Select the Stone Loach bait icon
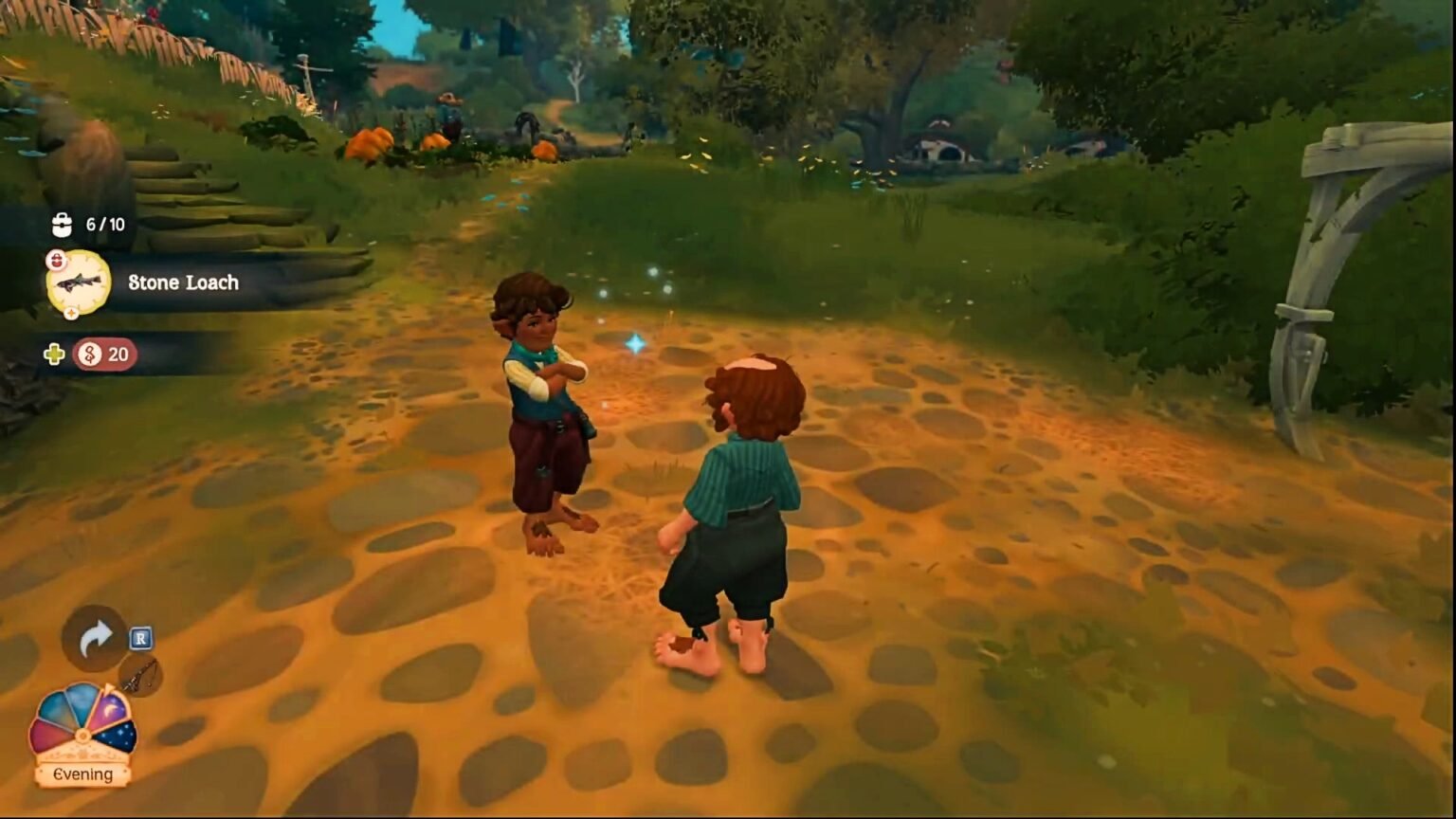Screen dimensions: 1456x819 pos(79,281)
